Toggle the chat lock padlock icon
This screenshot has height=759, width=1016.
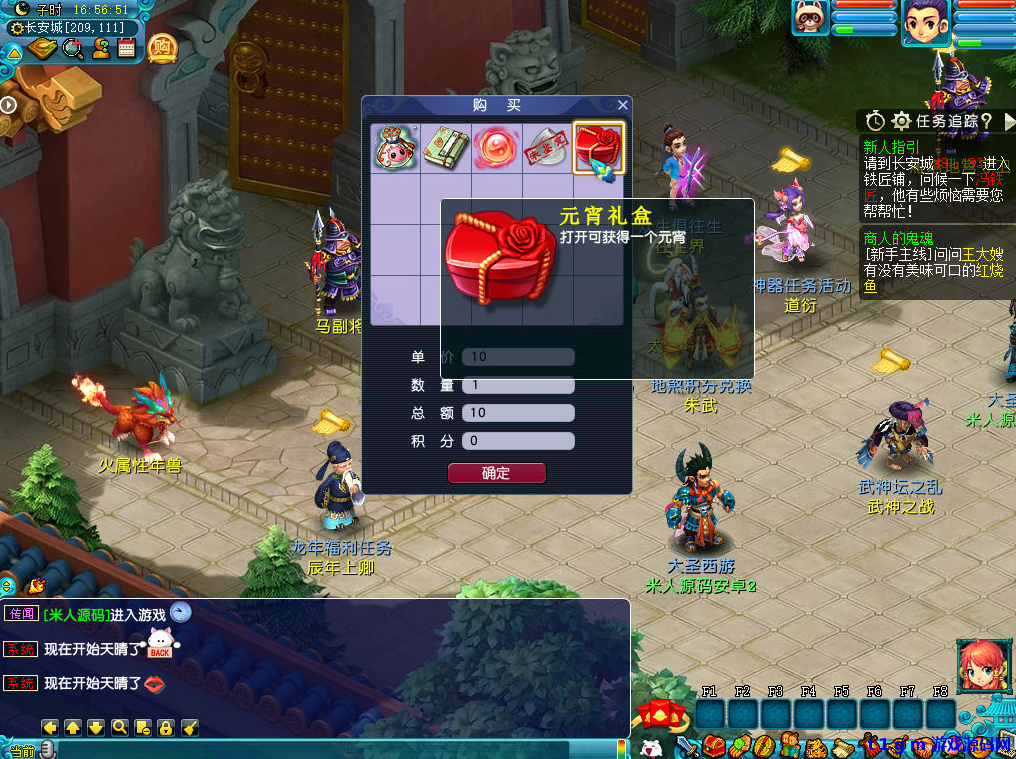click(x=166, y=727)
